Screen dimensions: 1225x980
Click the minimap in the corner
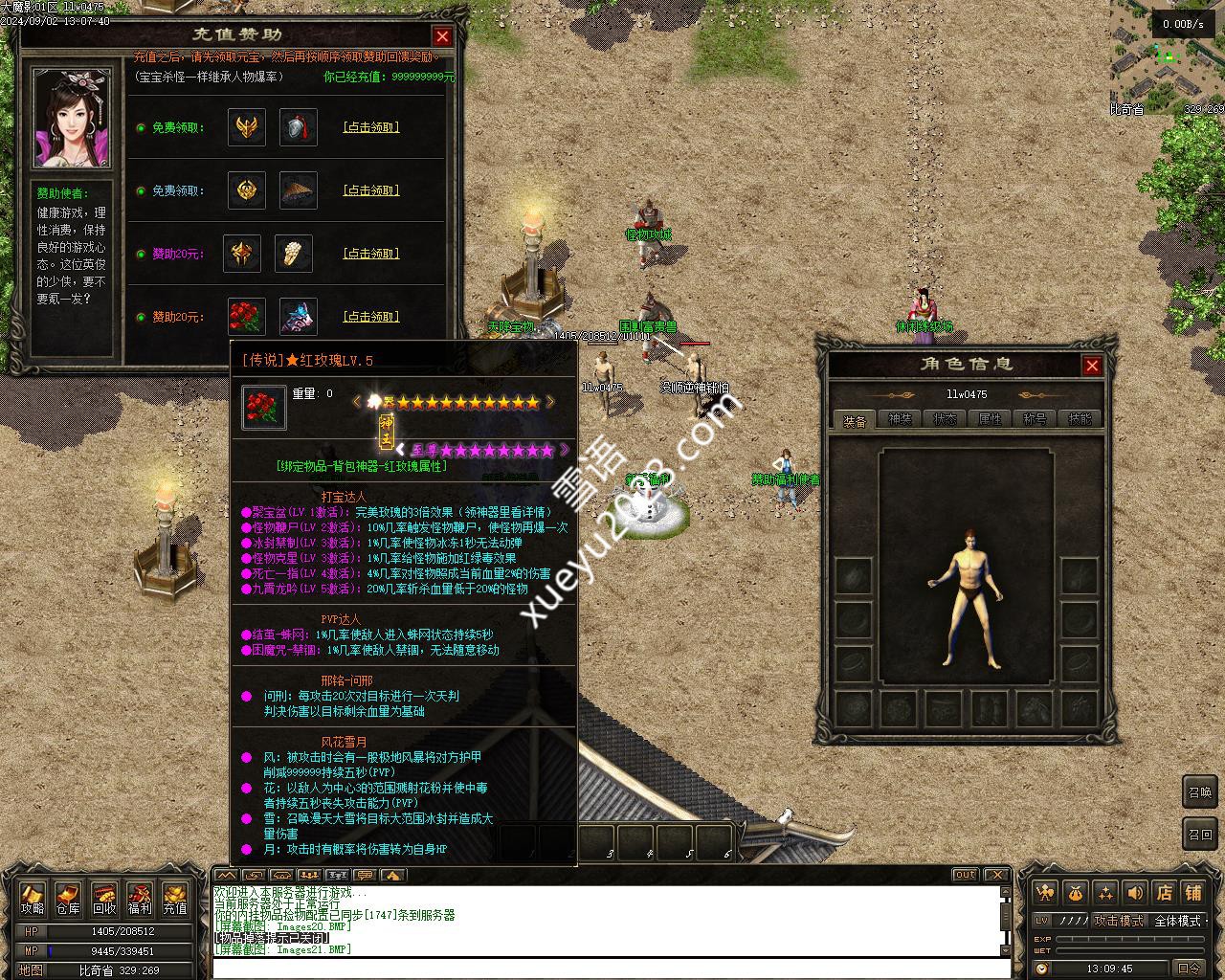[1168, 57]
